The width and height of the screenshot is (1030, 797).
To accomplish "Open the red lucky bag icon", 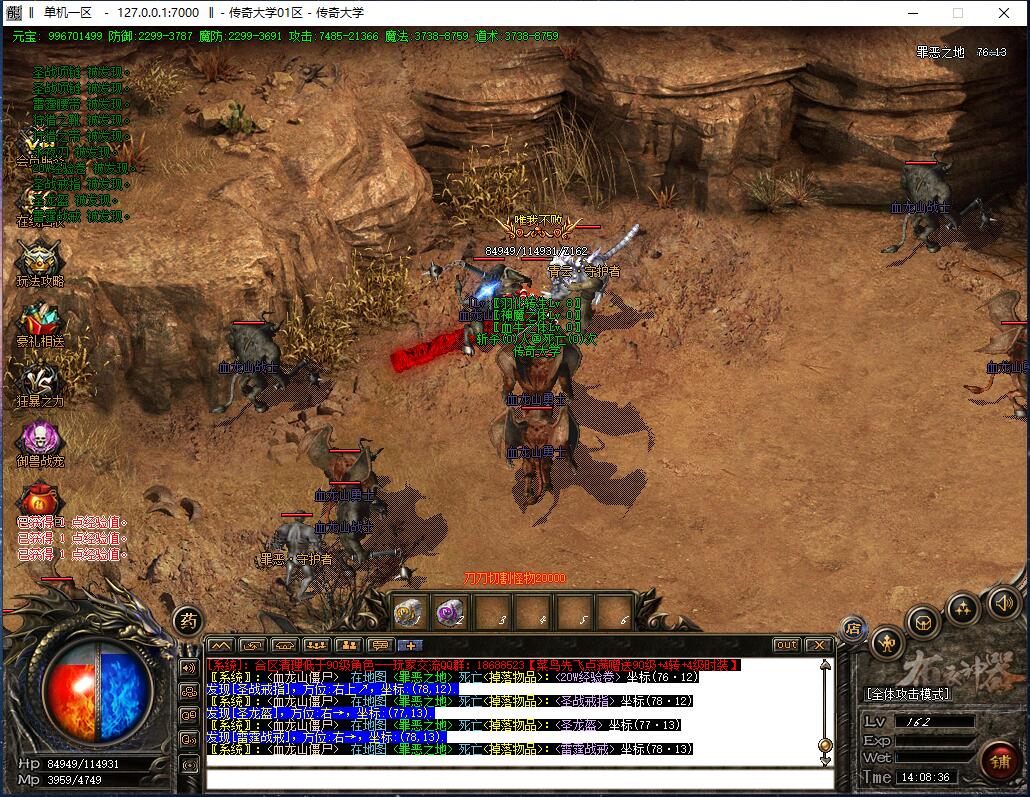I will pyautogui.click(x=40, y=497).
